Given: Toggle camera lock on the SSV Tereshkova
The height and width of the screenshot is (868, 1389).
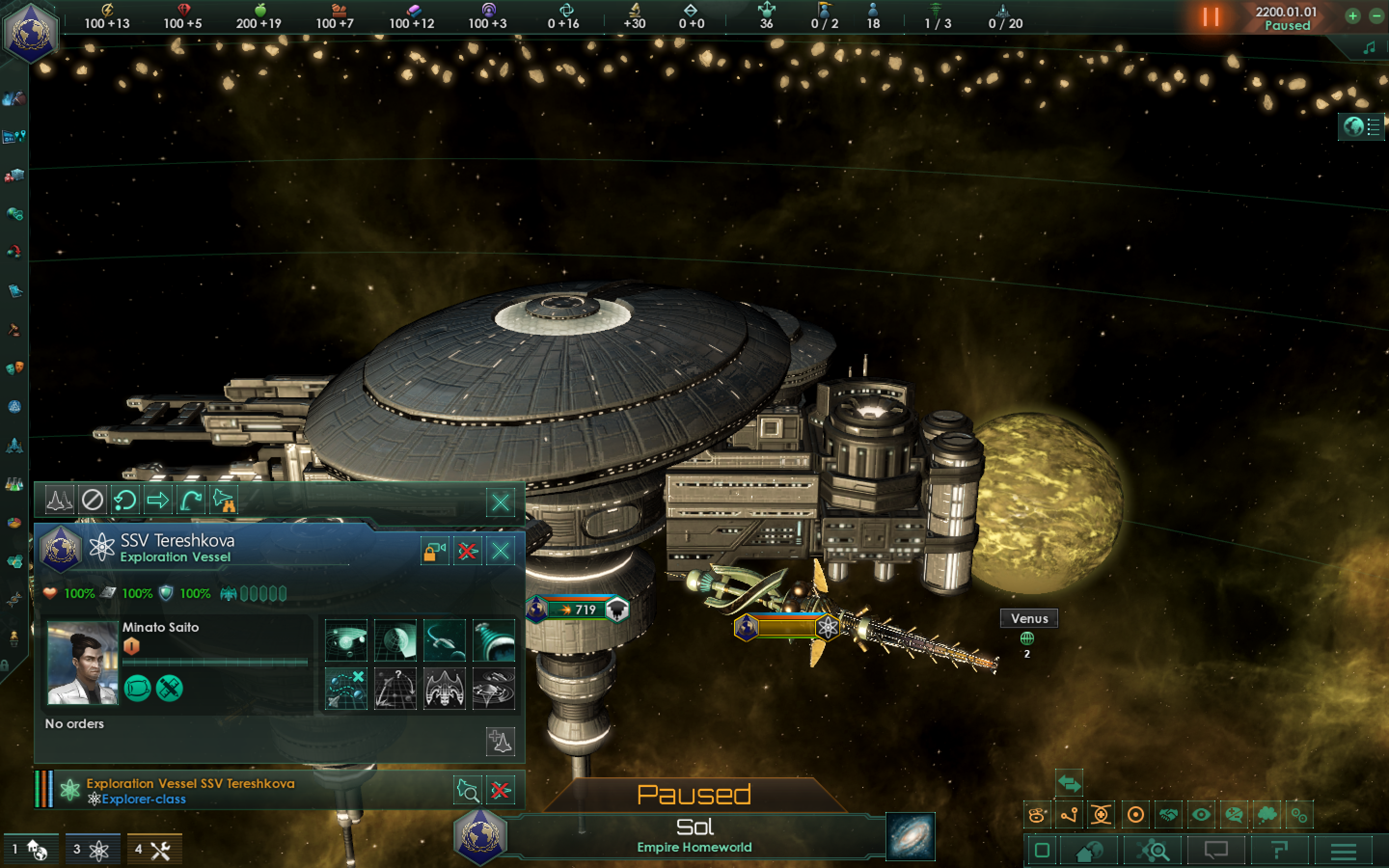Looking at the screenshot, I should 435,551.
